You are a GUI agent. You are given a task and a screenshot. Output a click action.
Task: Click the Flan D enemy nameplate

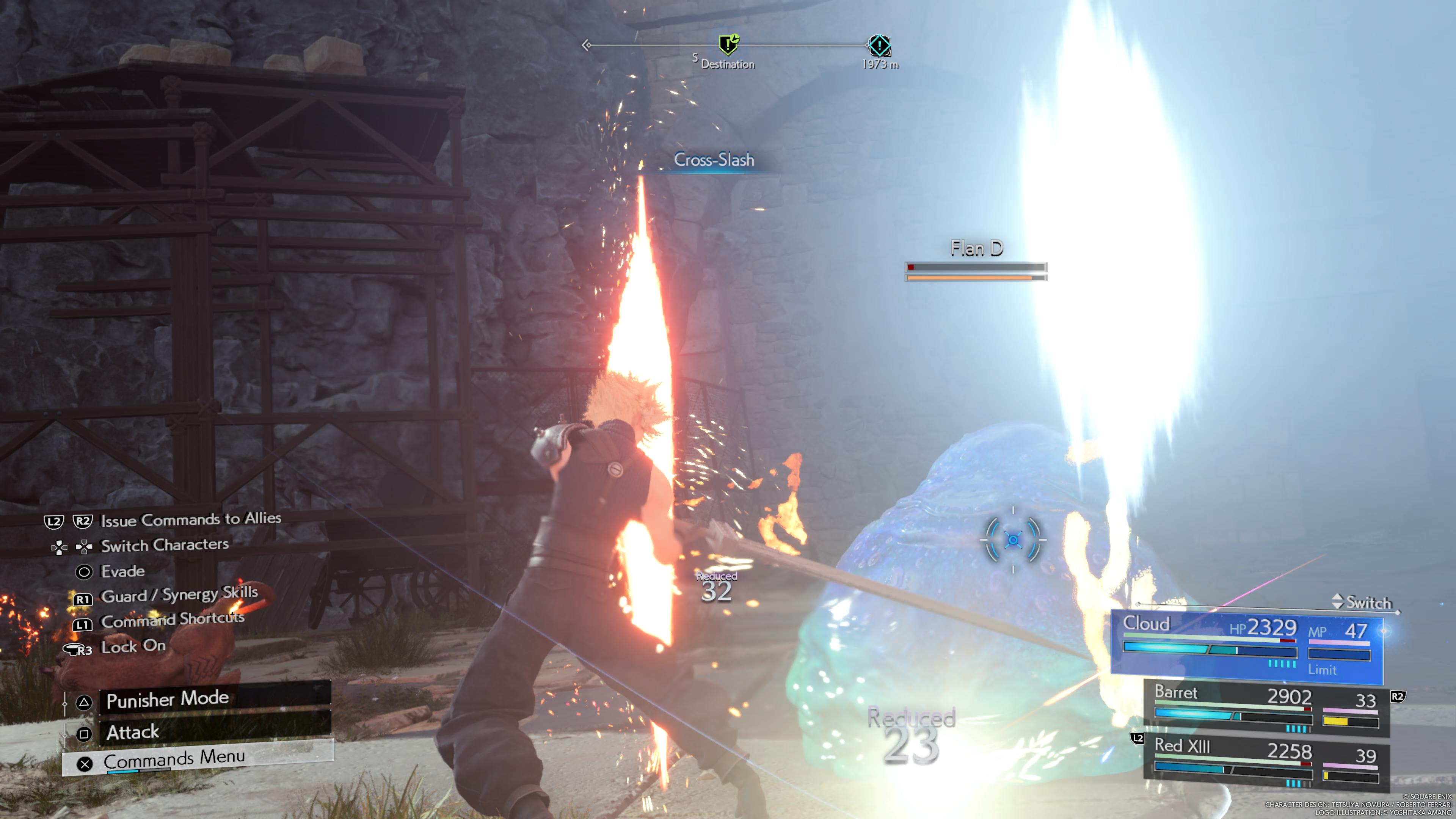[976, 249]
